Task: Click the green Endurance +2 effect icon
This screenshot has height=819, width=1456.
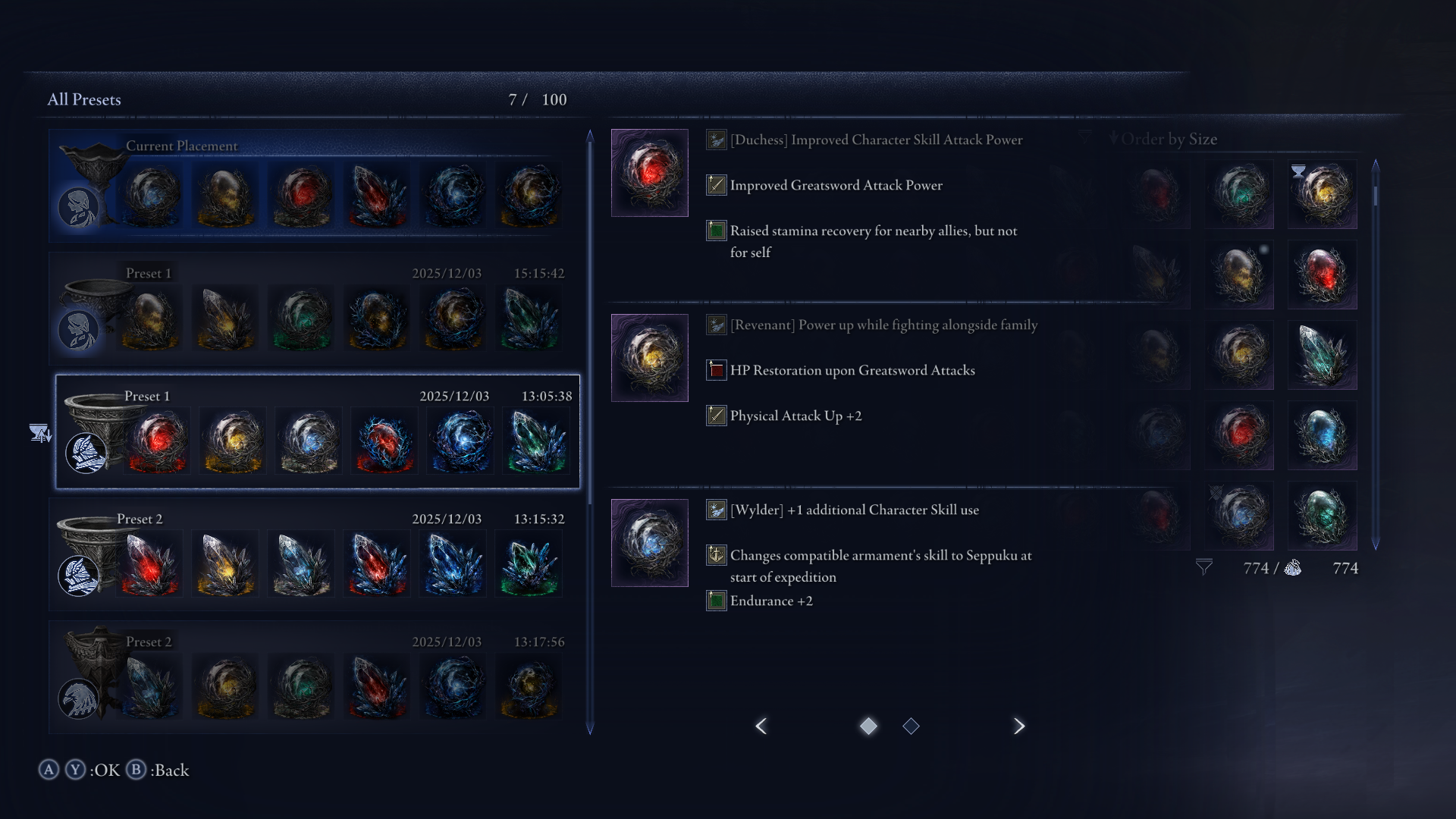Action: click(715, 601)
